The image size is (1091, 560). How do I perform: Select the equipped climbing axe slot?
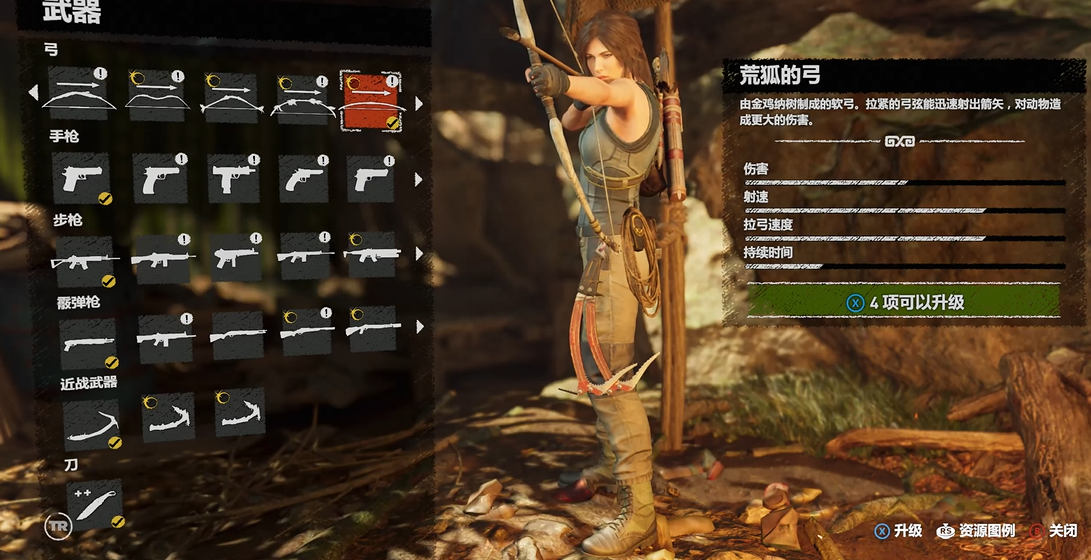[91, 422]
